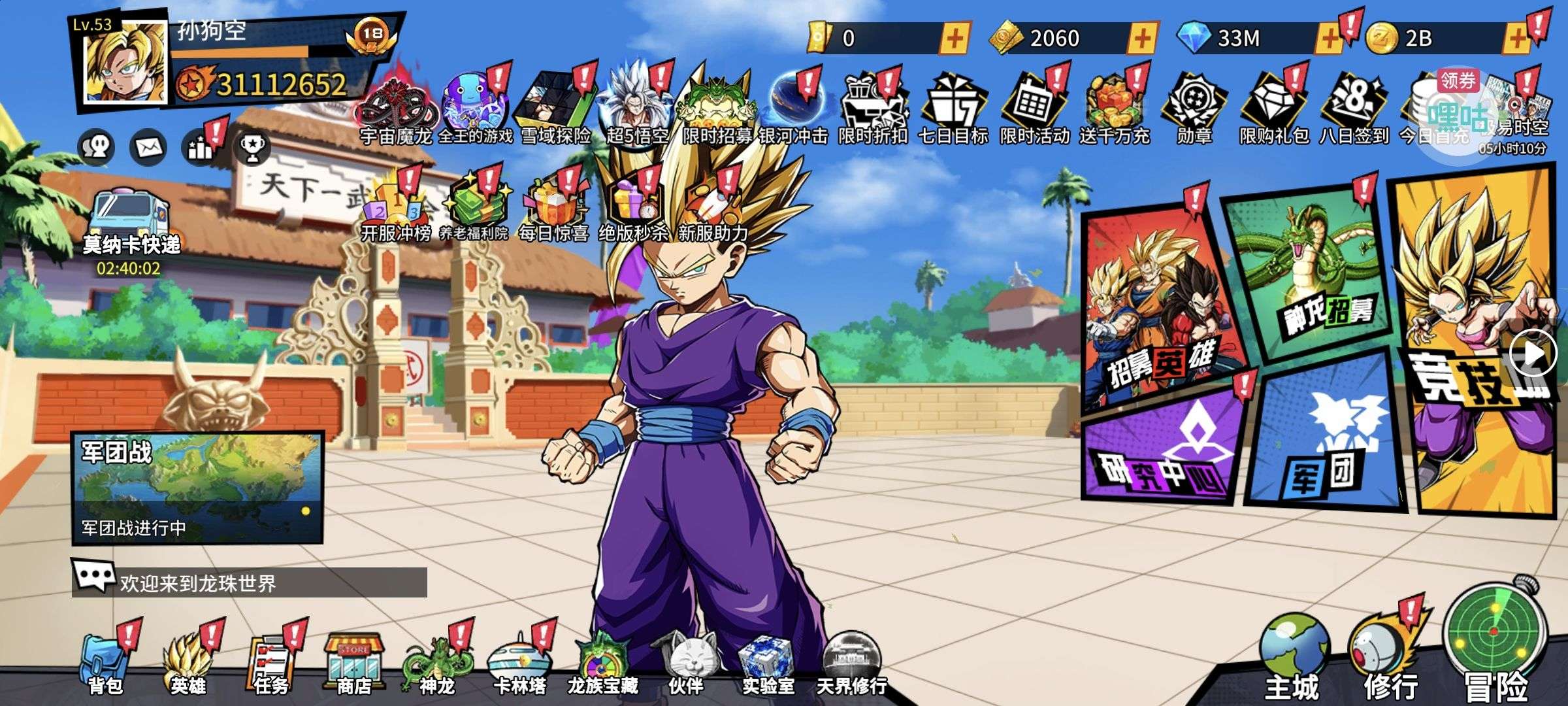
Task: Open the mailbox envelope icon
Action: tap(148, 148)
